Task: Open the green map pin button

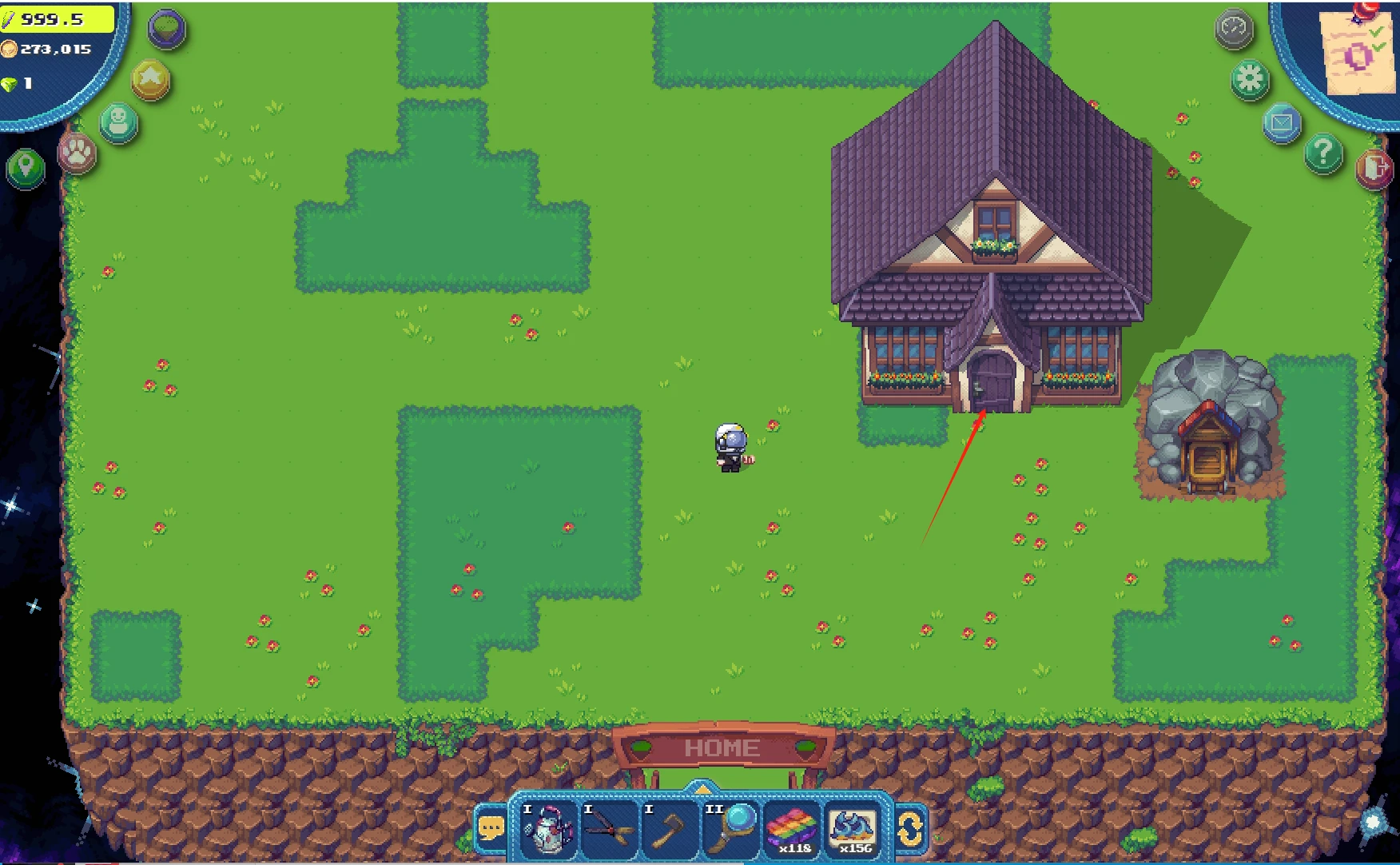Action: pyautogui.click(x=26, y=168)
